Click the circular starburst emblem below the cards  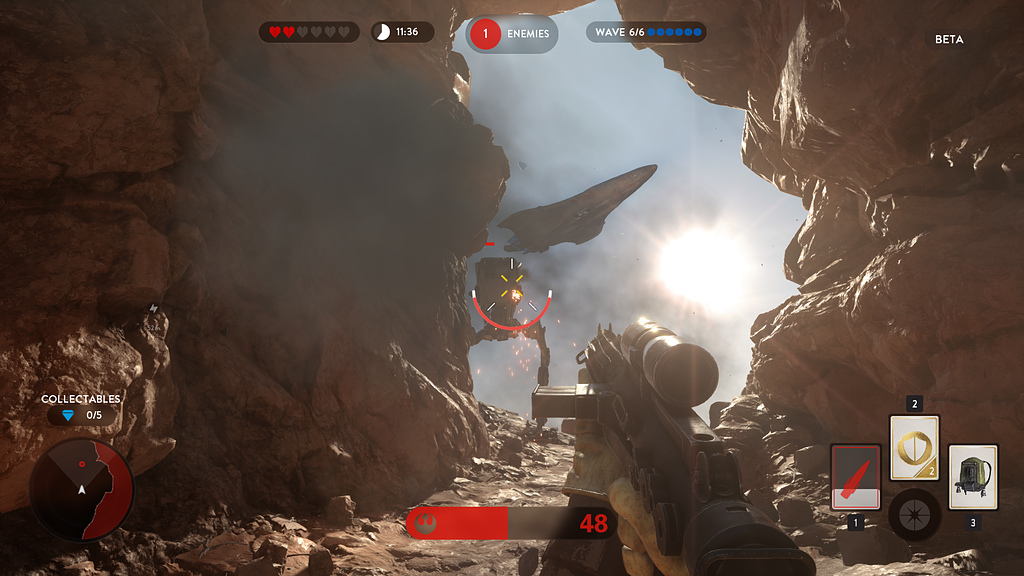(914, 514)
